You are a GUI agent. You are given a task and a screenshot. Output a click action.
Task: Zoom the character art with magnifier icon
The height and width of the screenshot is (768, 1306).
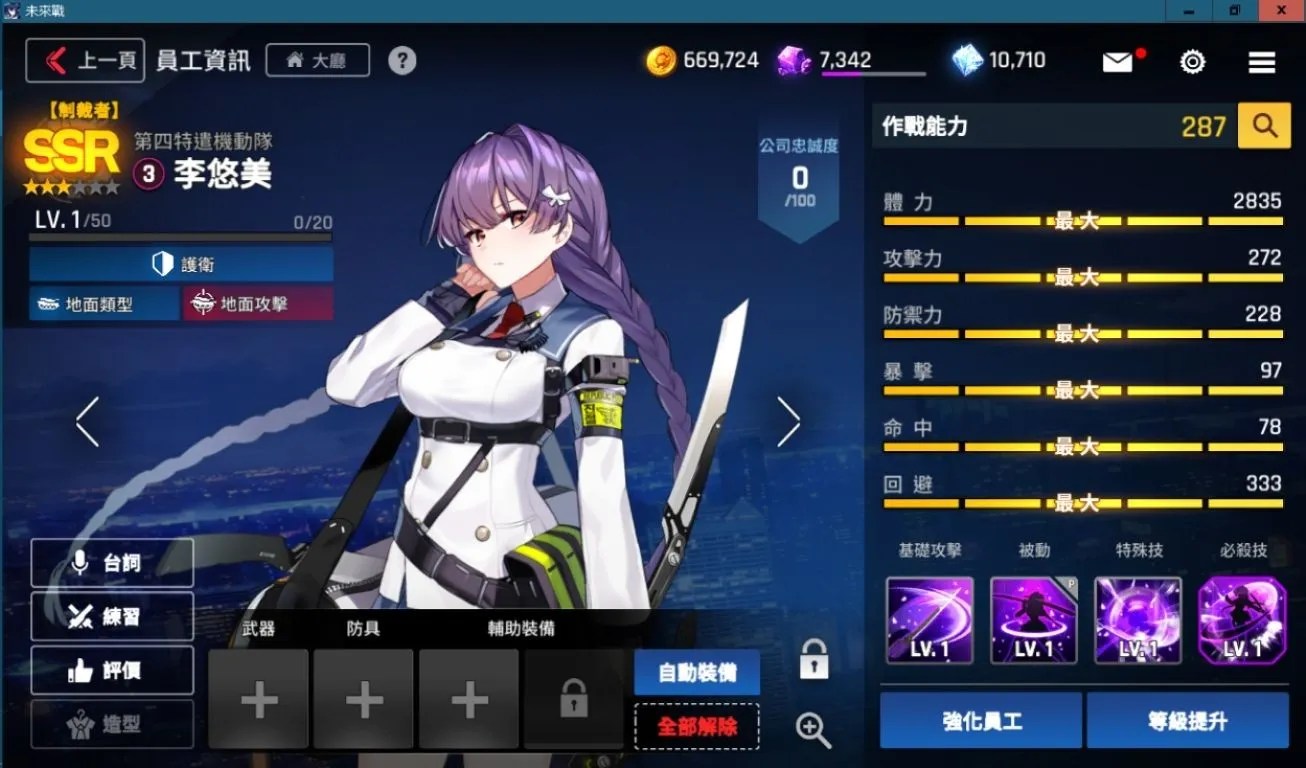tap(813, 730)
